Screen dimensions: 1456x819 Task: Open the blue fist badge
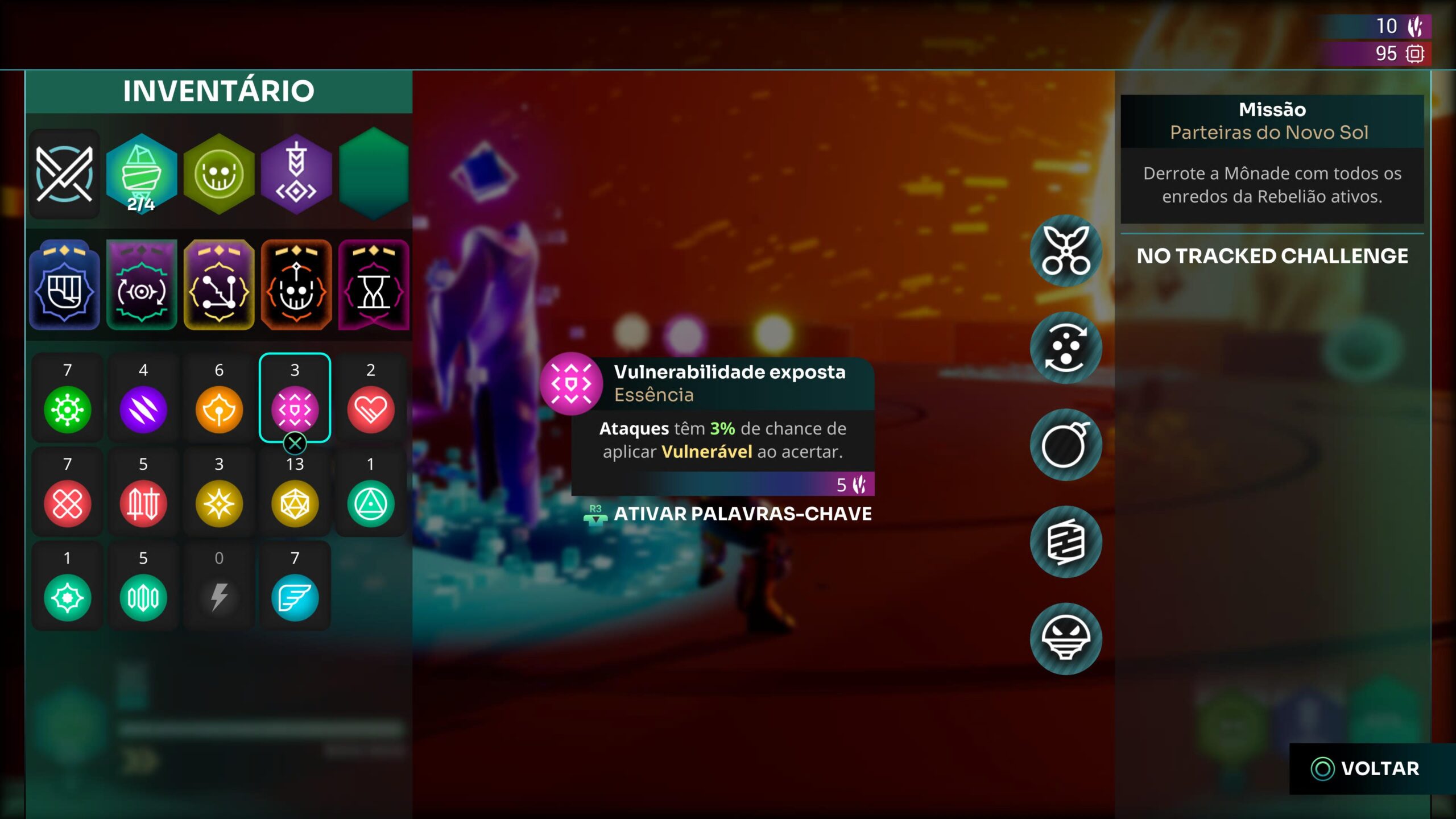(x=64, y=286)
